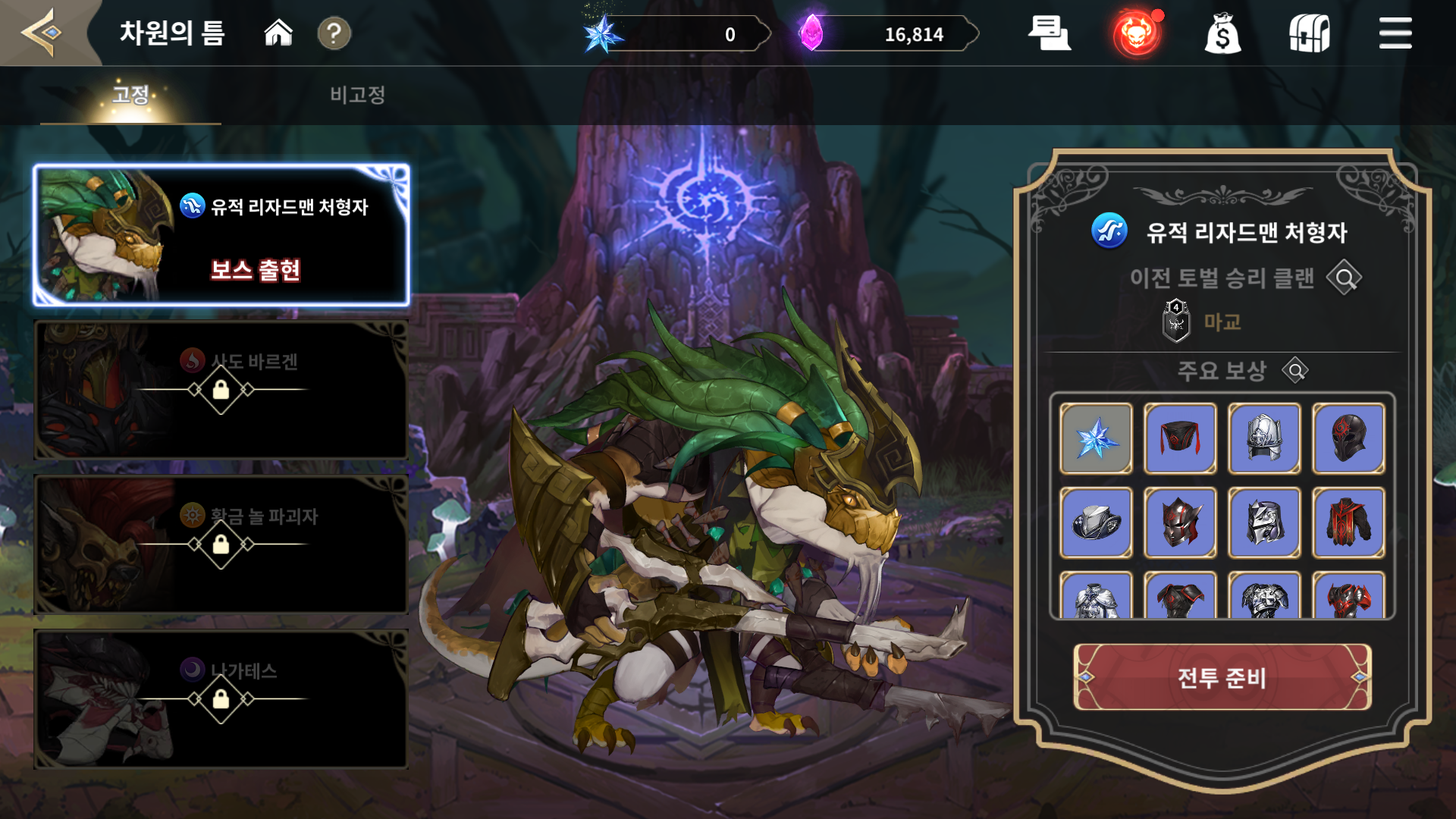View the previous winning clan details
The width and height of the screenshot is (1456, 819).
click(1345, 278)
